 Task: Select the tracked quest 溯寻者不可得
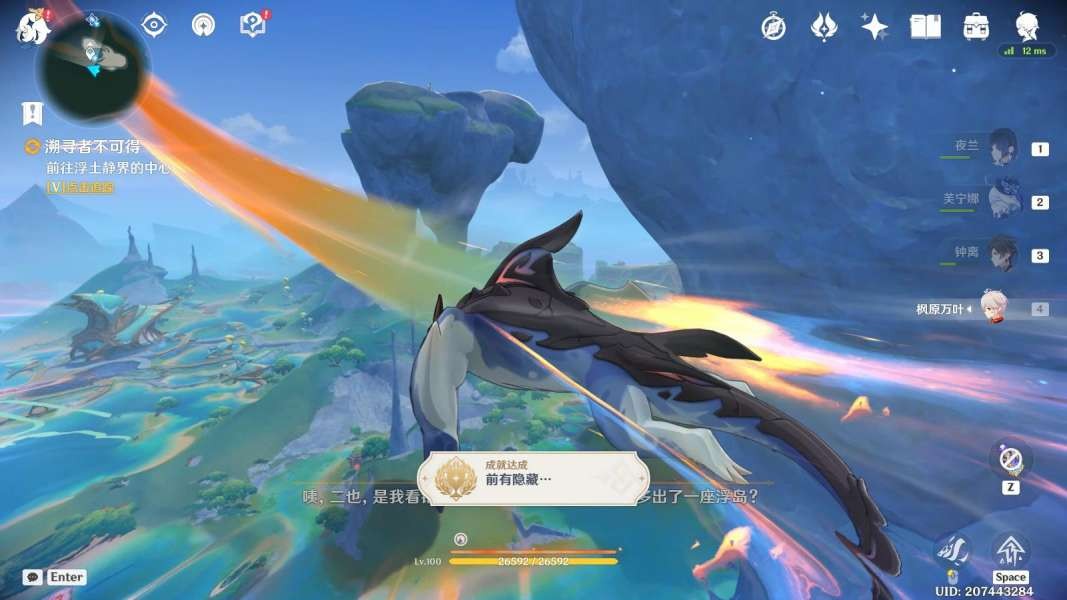pos(92,147)
